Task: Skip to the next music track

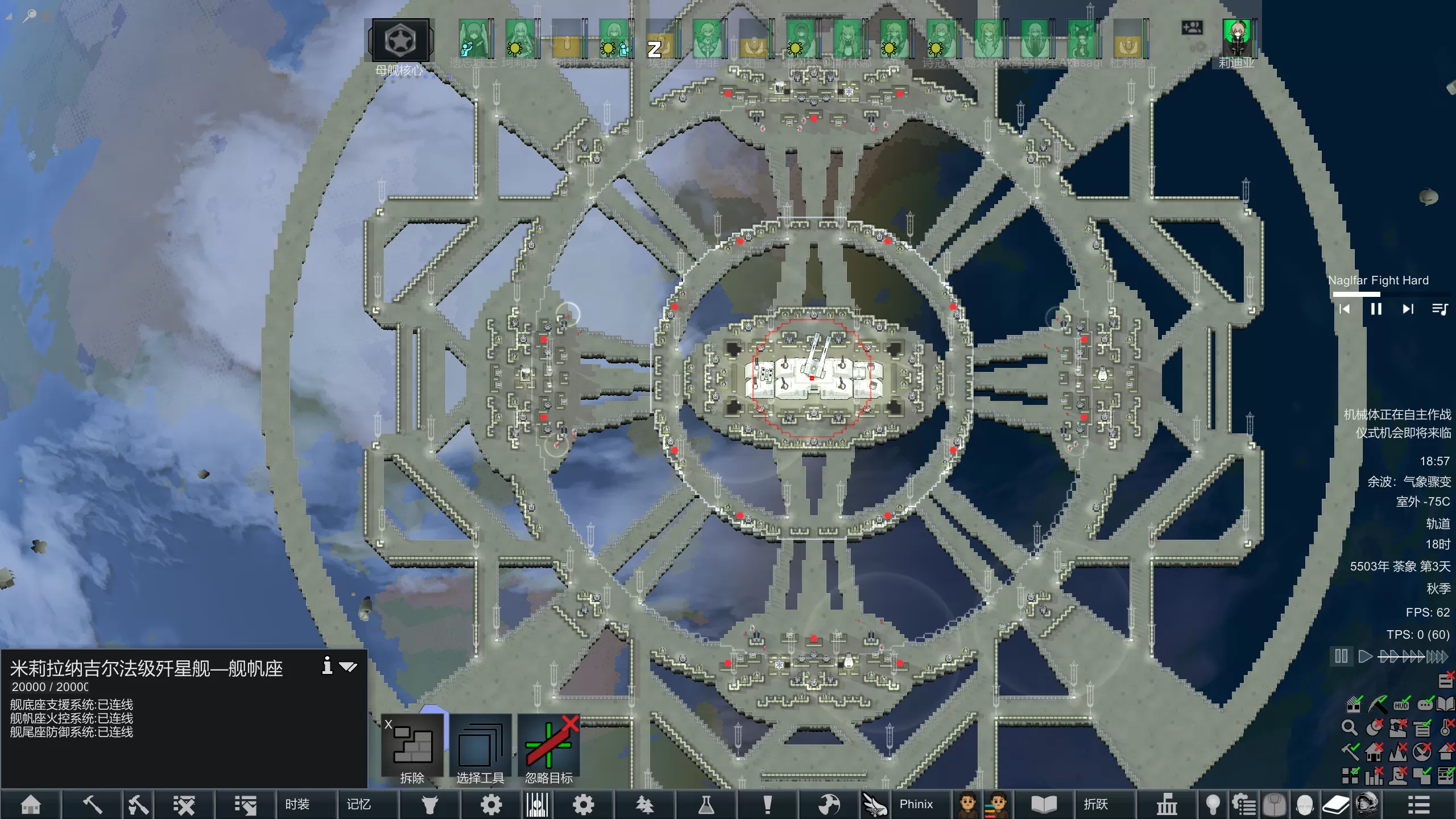Action: 1408,309
